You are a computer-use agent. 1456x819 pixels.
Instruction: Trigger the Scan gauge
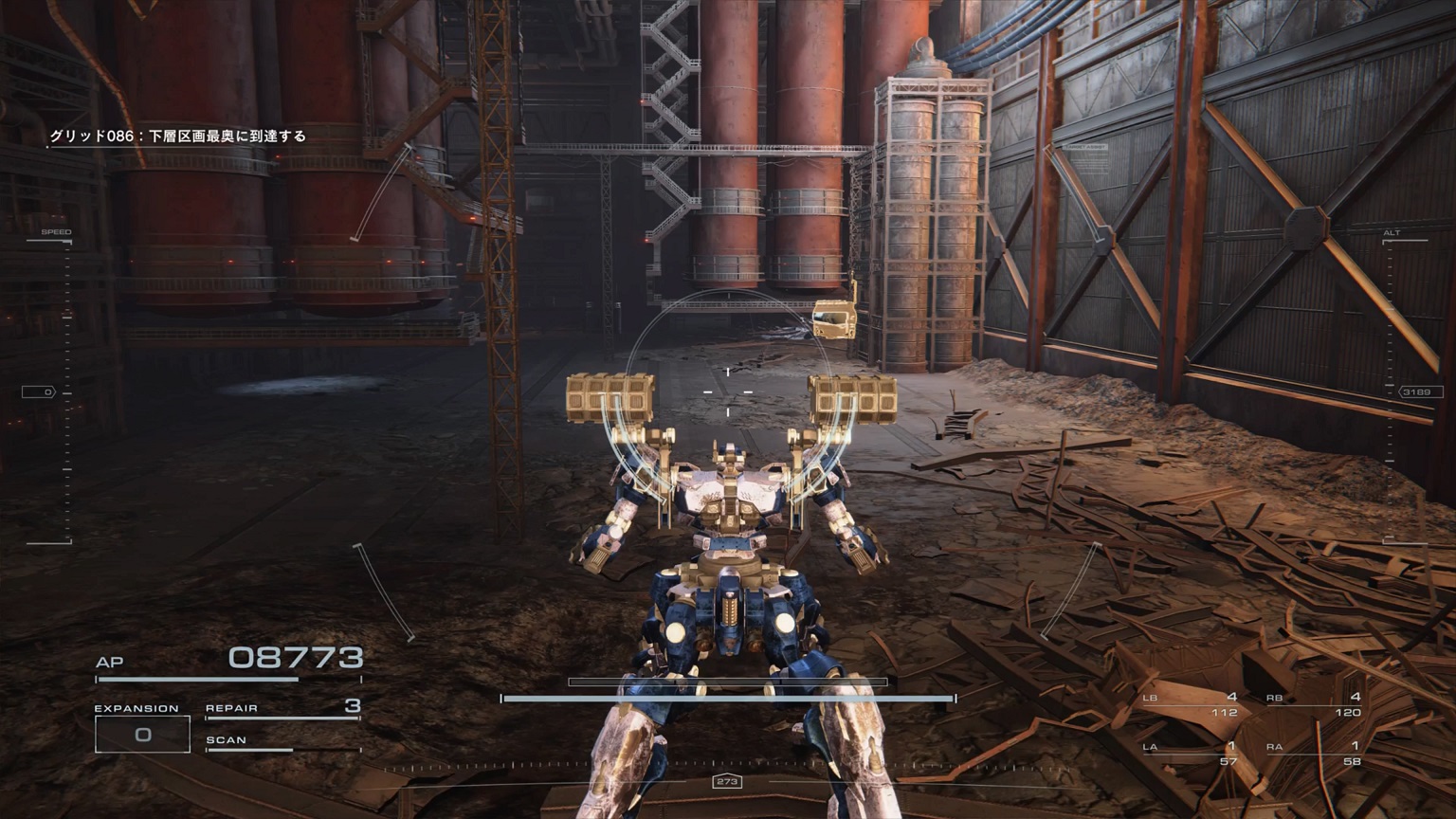[282, 742]
